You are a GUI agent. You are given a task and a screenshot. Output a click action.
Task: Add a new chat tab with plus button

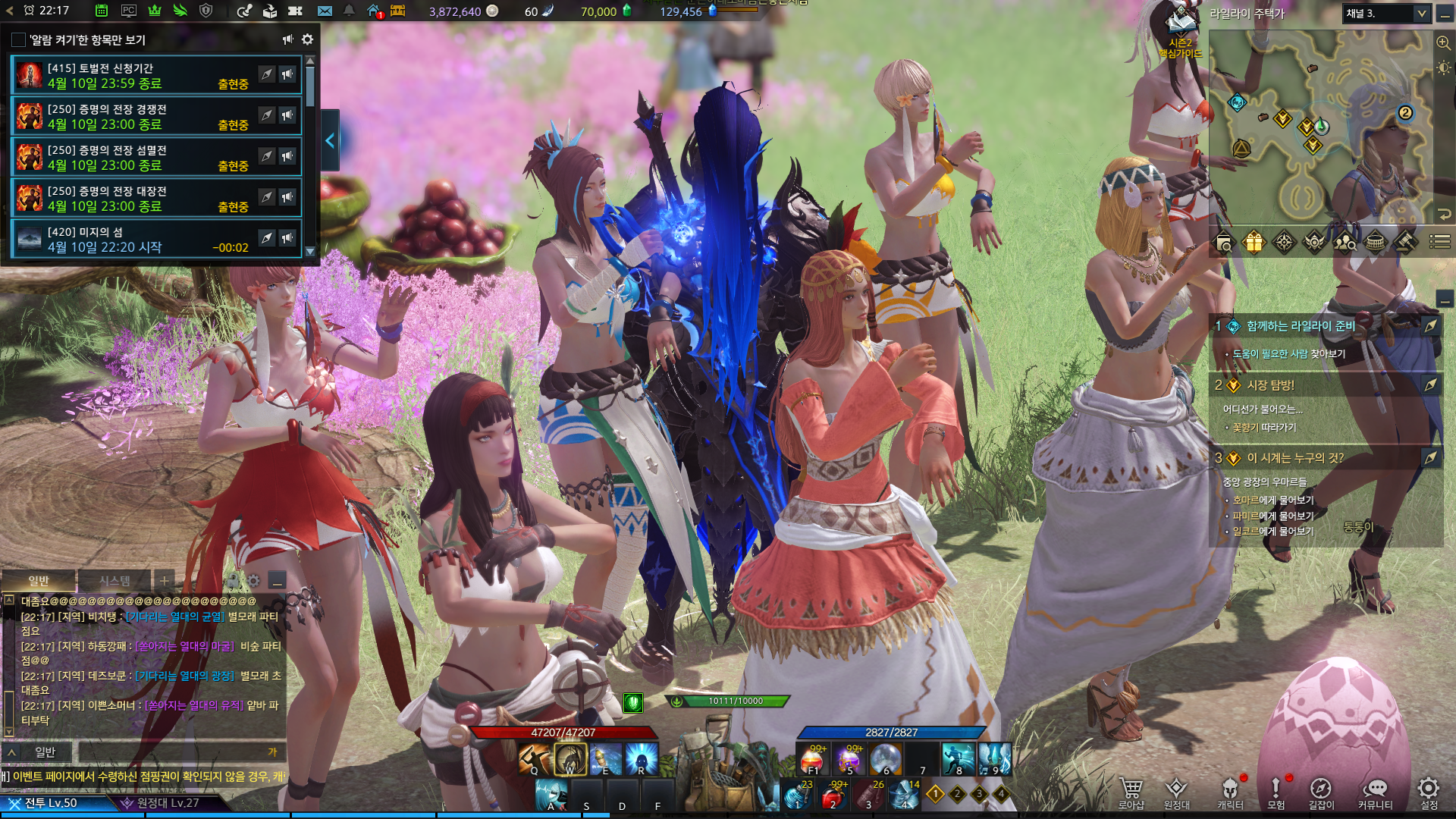tap(165, 581)
